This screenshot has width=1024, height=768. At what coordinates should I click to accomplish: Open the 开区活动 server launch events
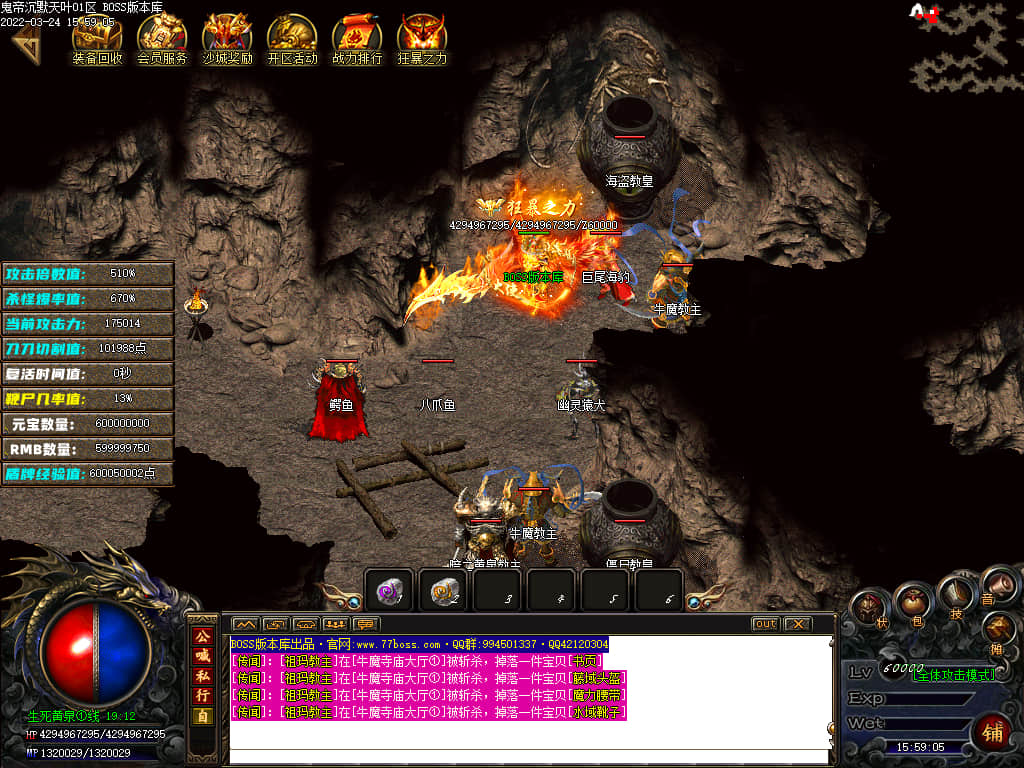[292, 37]
